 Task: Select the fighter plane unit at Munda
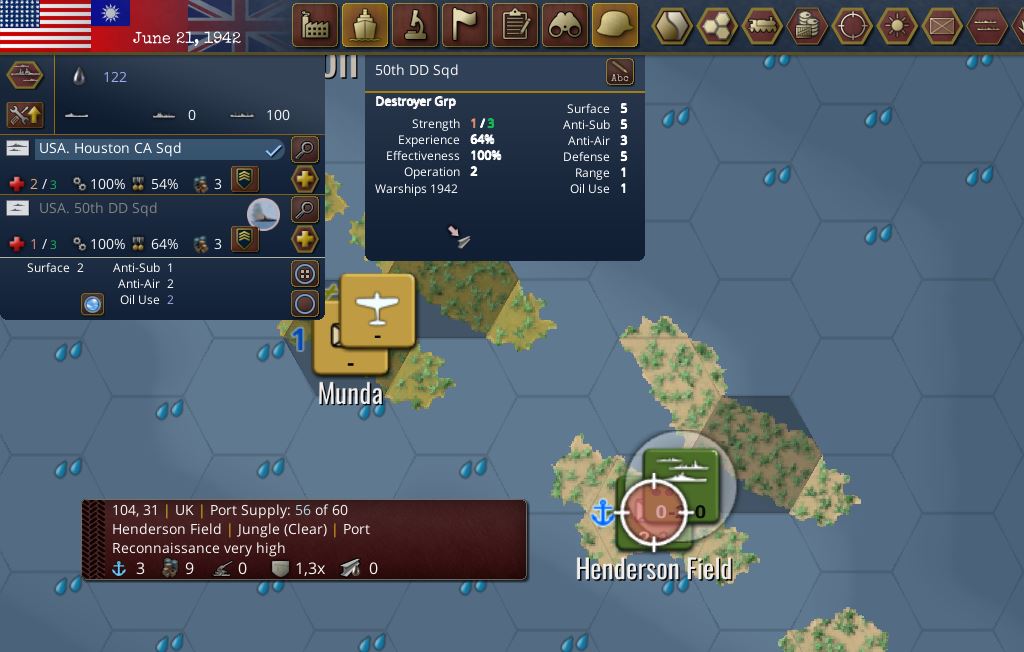[378, 311]
